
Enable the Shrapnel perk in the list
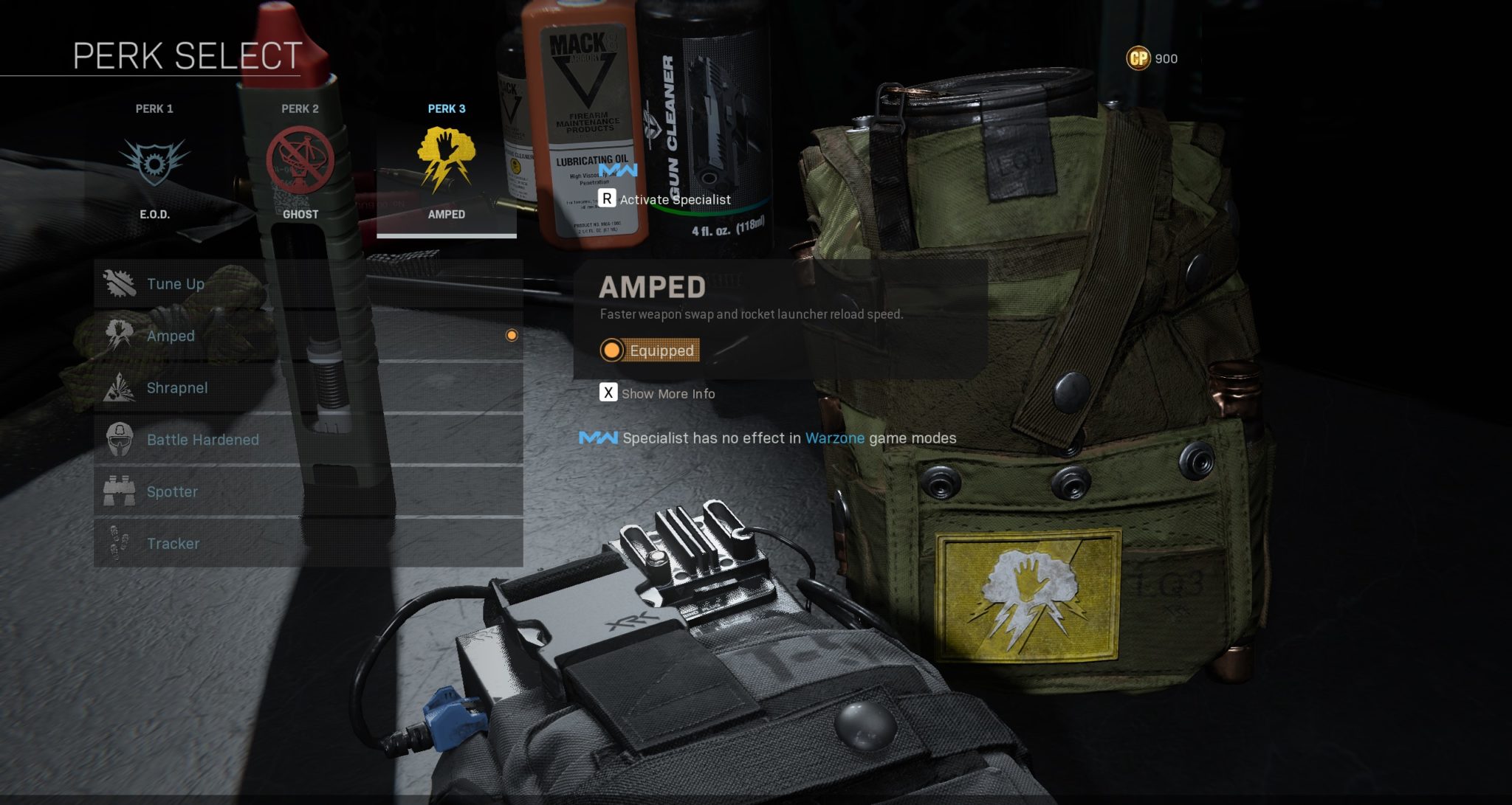coord(177,387)
